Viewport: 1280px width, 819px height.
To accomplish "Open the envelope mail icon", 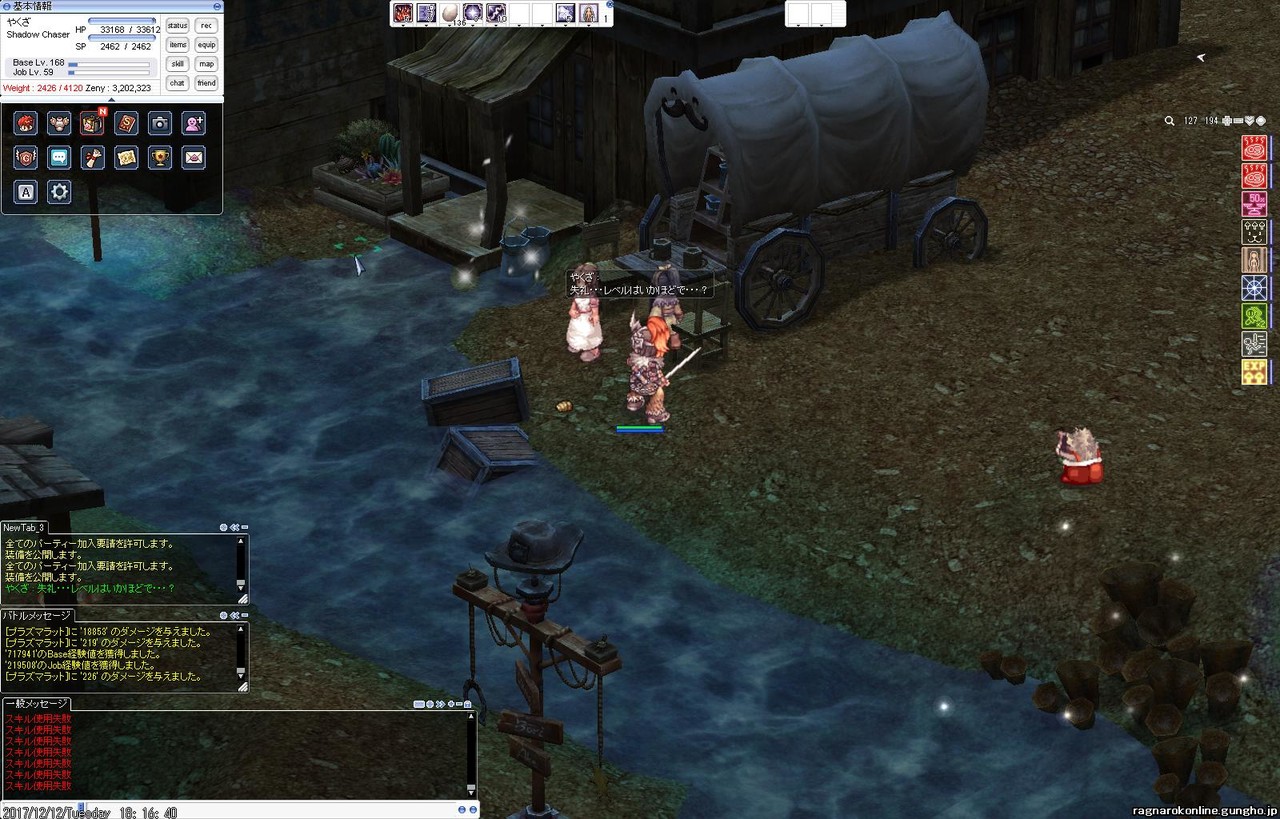I will pyautogui.click(x=194, y=157).
